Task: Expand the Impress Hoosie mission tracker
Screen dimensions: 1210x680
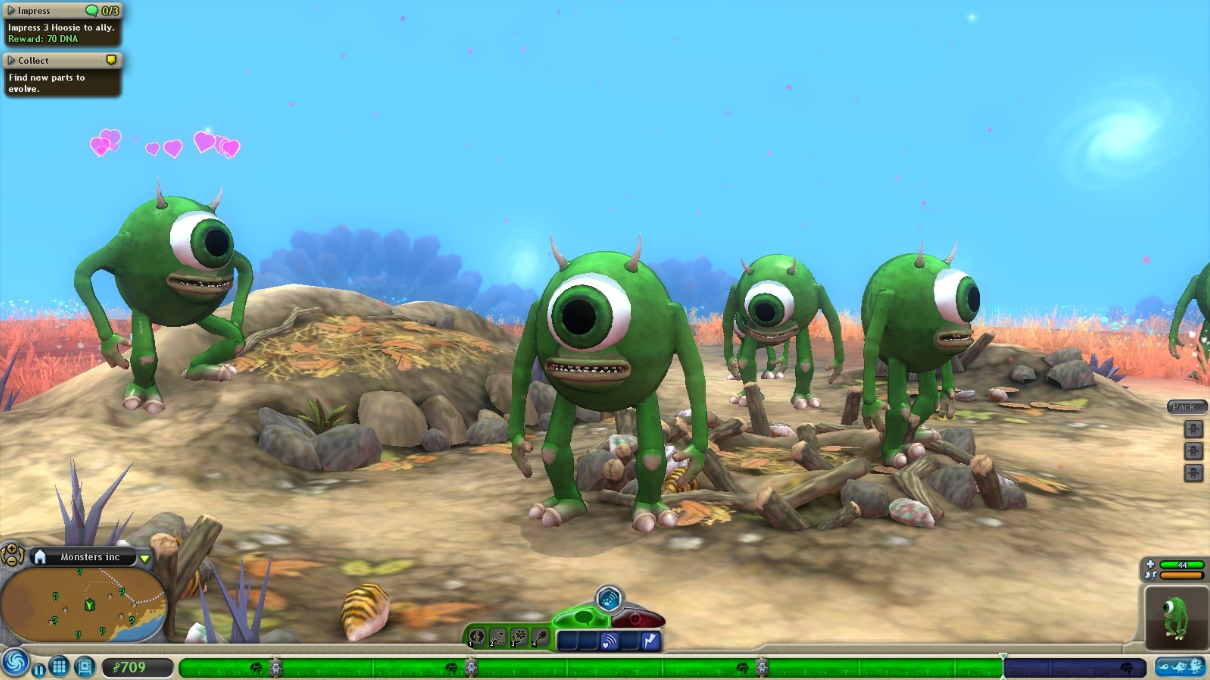Action: (12, 10)
